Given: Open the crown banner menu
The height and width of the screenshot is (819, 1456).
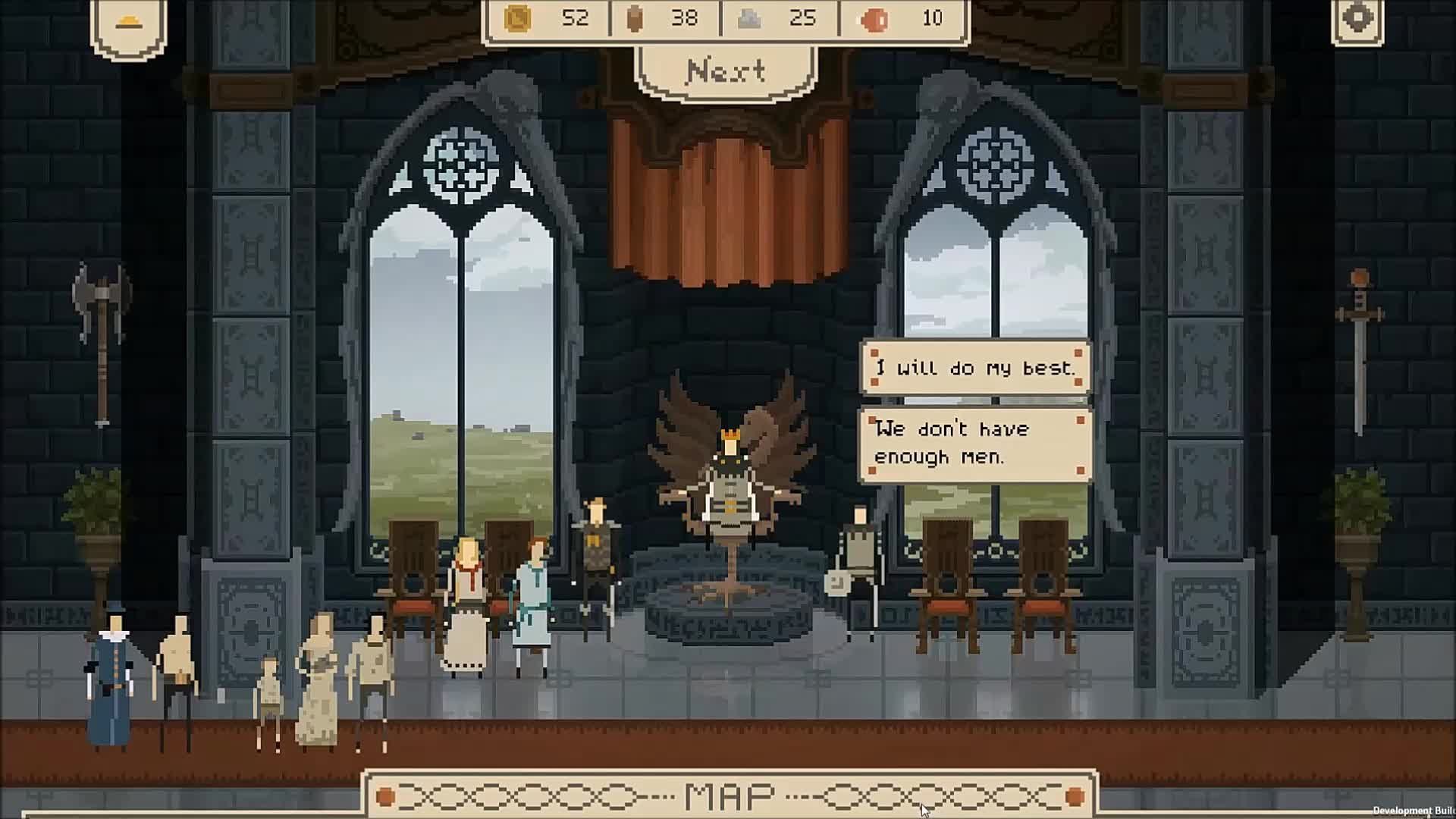Looking at the screenshot, I should pos(129,24).
